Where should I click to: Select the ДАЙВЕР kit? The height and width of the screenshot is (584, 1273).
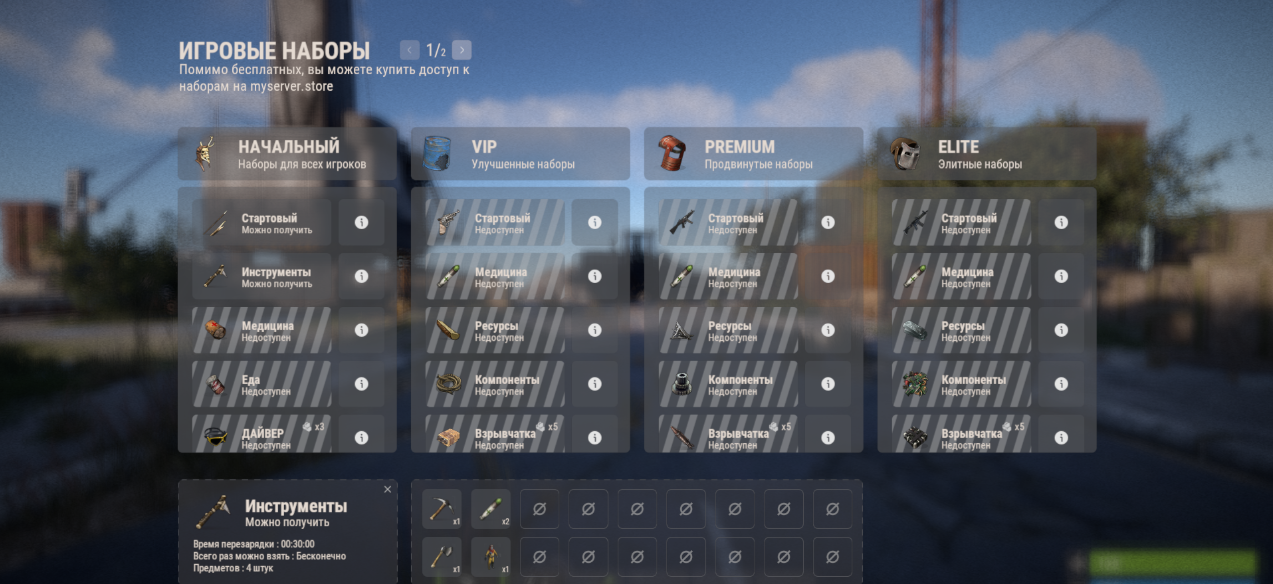(262, 436)
